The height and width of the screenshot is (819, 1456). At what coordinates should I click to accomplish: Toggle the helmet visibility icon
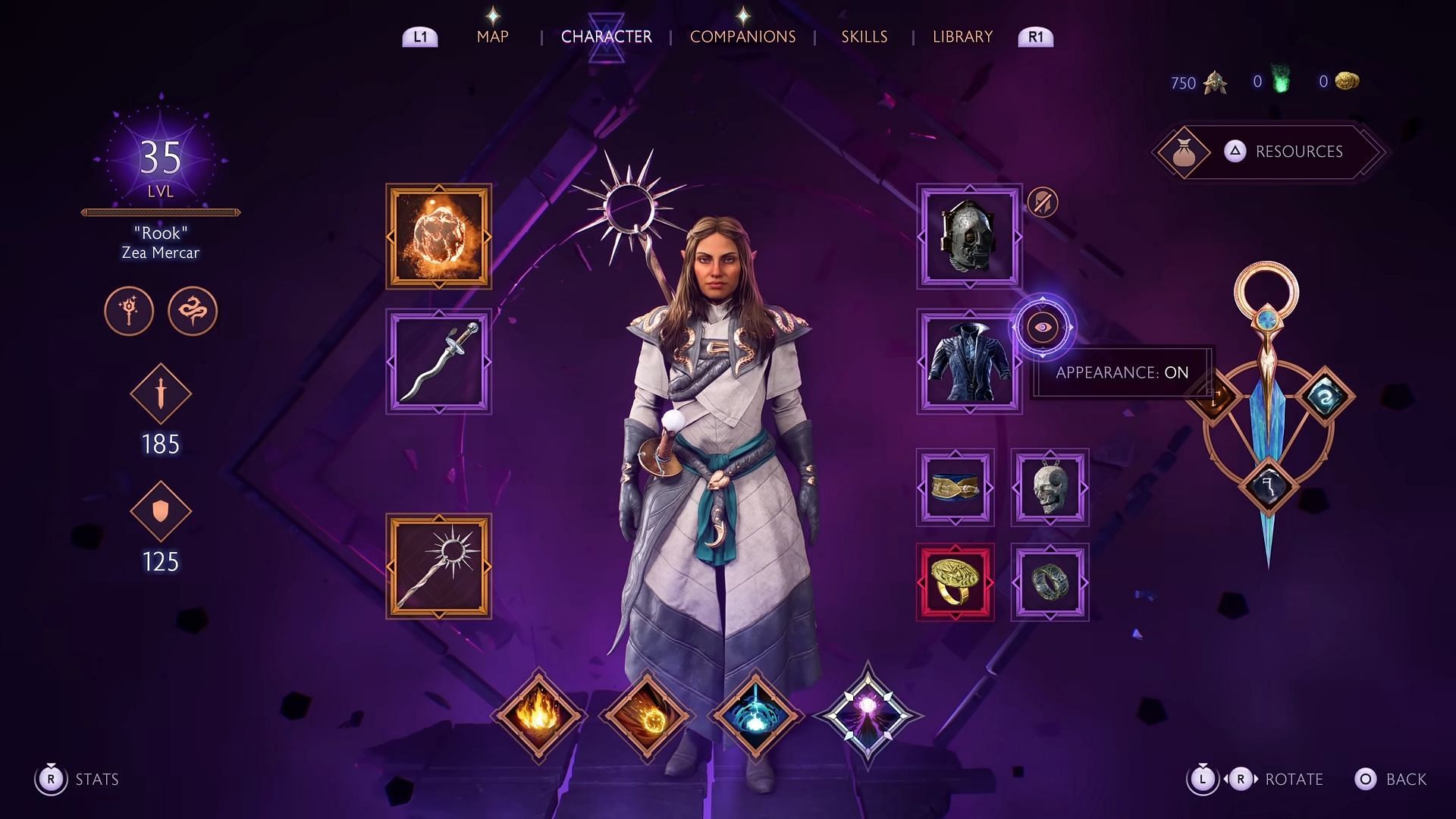[x=1043, y=202]
